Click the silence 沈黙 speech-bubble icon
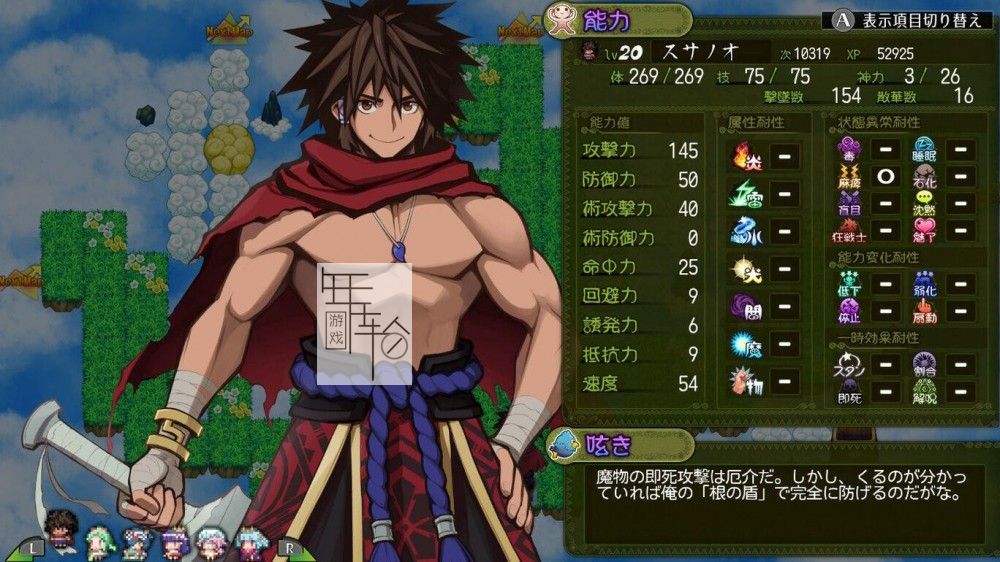The height and width of the screenshot is (562, 1000). click(x=924, y=204)
